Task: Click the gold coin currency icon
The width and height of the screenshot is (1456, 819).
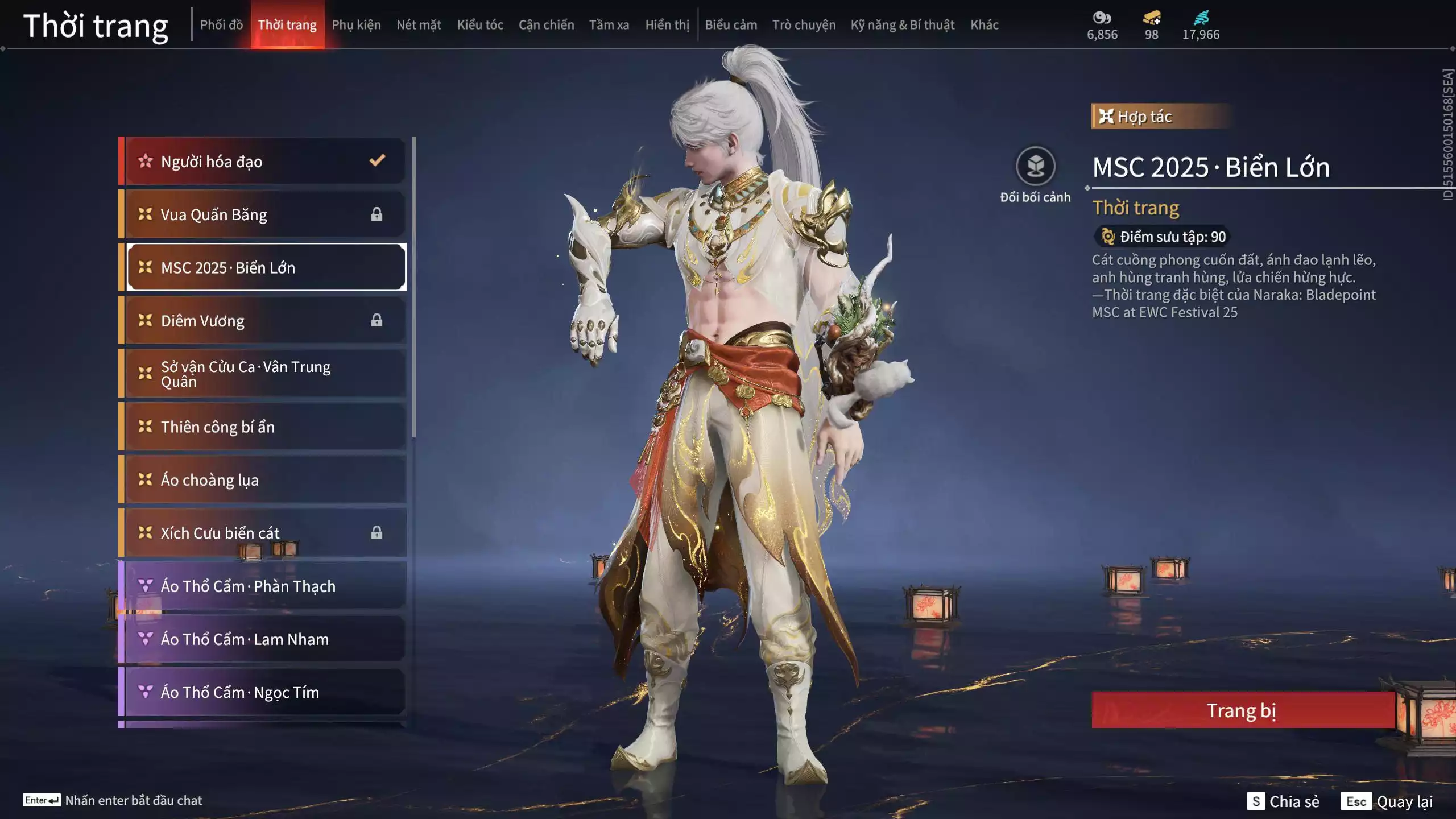Action: click(x=1102, y=18)
